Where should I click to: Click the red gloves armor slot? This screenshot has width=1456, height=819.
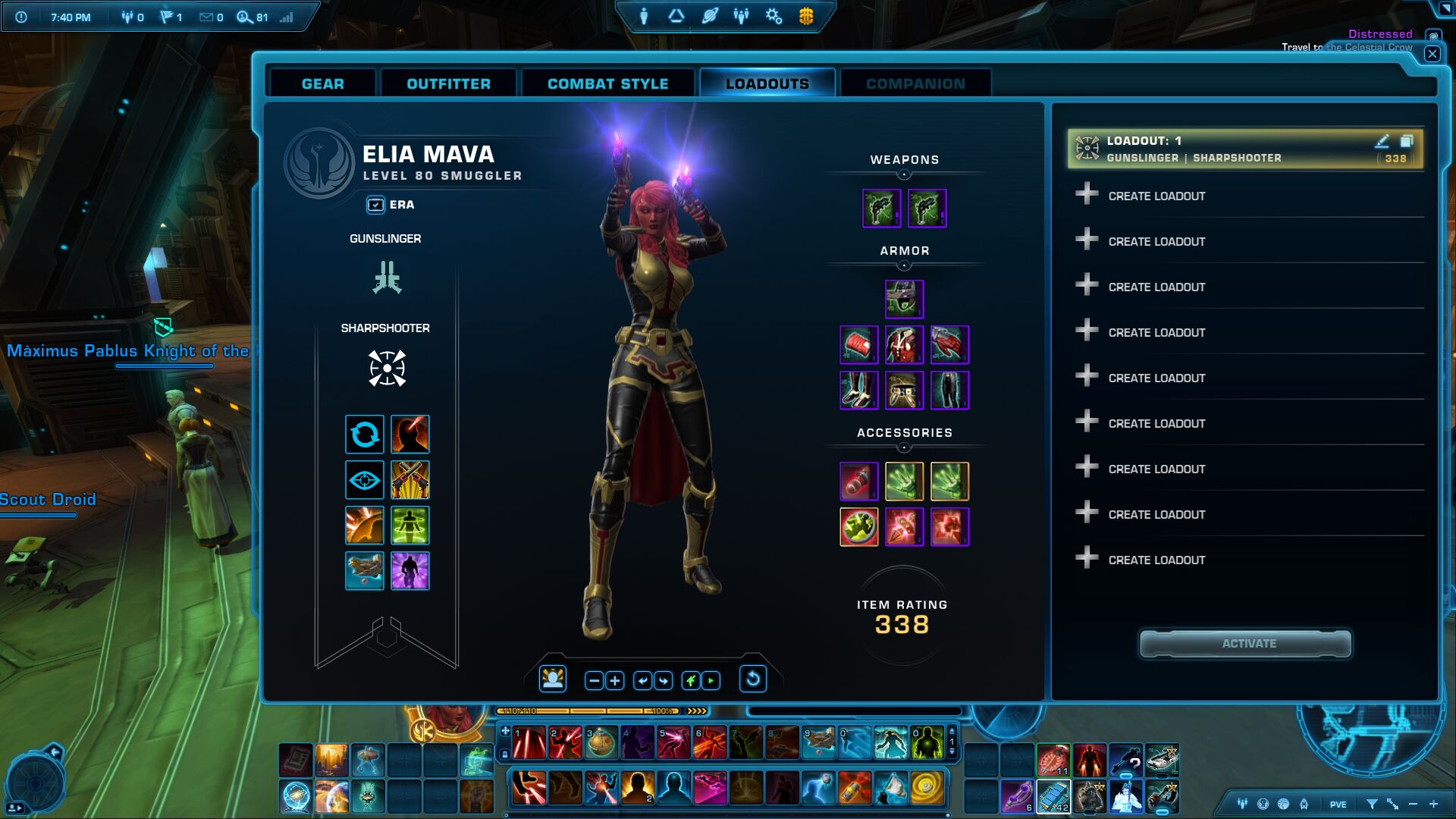[x=949, y=345]
